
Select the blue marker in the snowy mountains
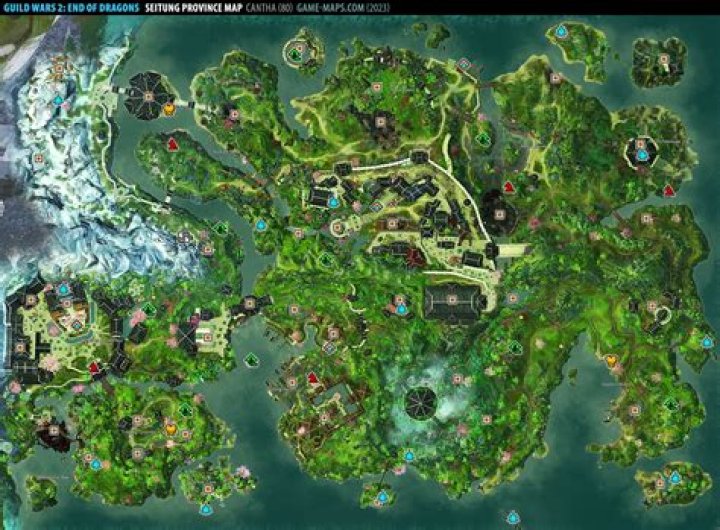pos(58,99)
